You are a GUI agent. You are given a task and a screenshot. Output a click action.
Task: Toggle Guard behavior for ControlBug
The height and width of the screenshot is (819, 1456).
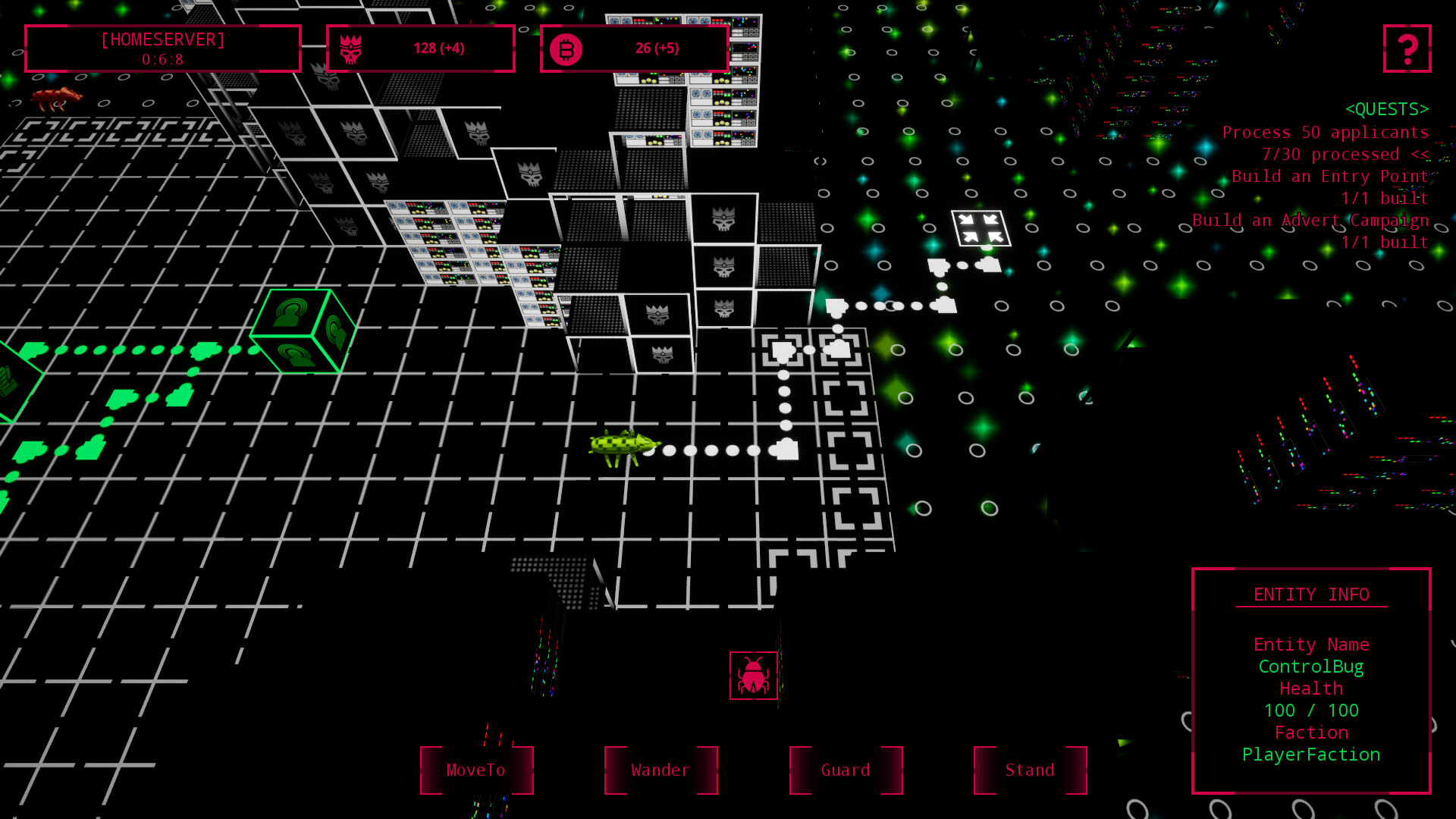point(845,770)
